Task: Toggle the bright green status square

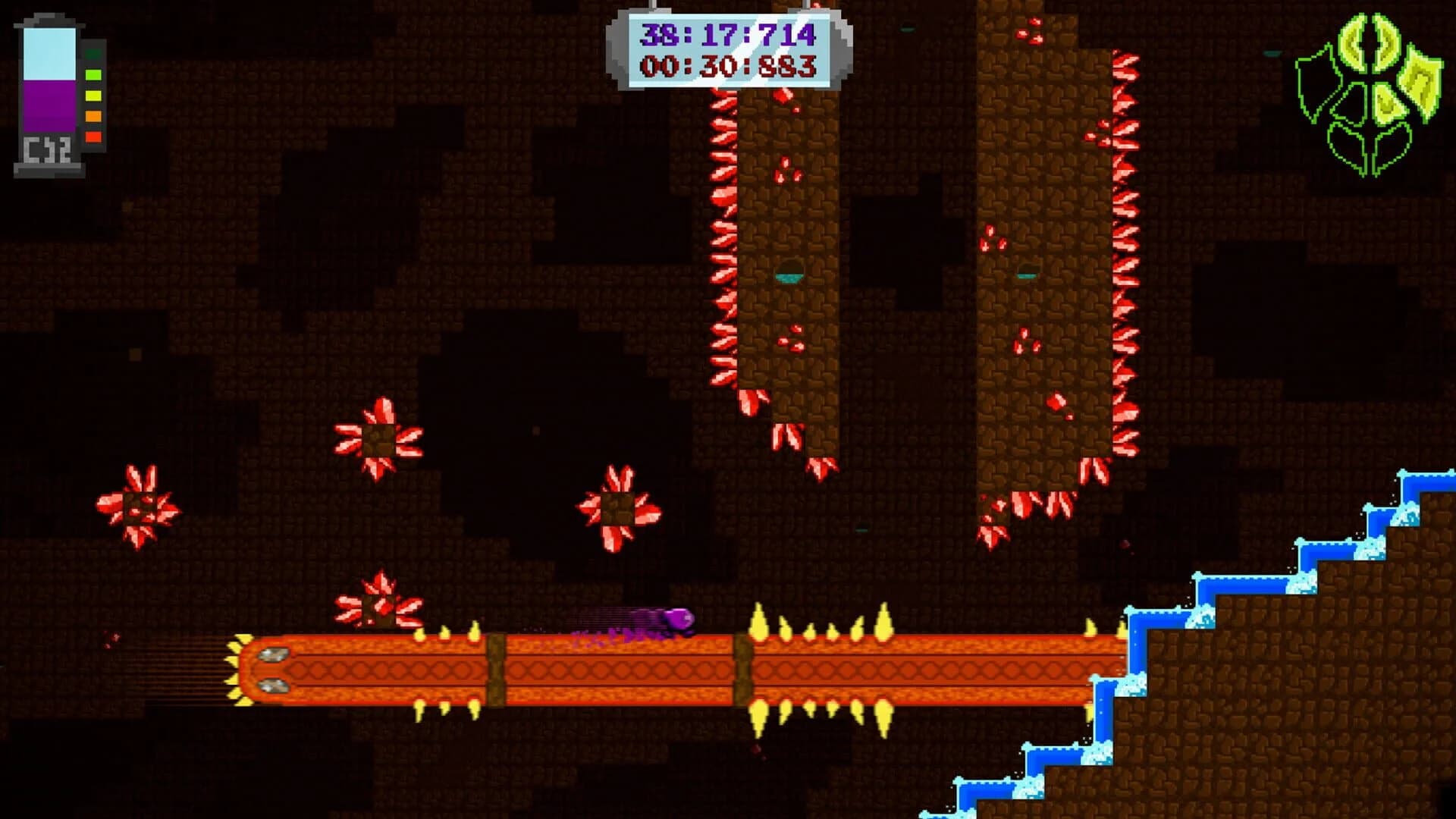Action: pyautogui.click(x=93, y=75)
